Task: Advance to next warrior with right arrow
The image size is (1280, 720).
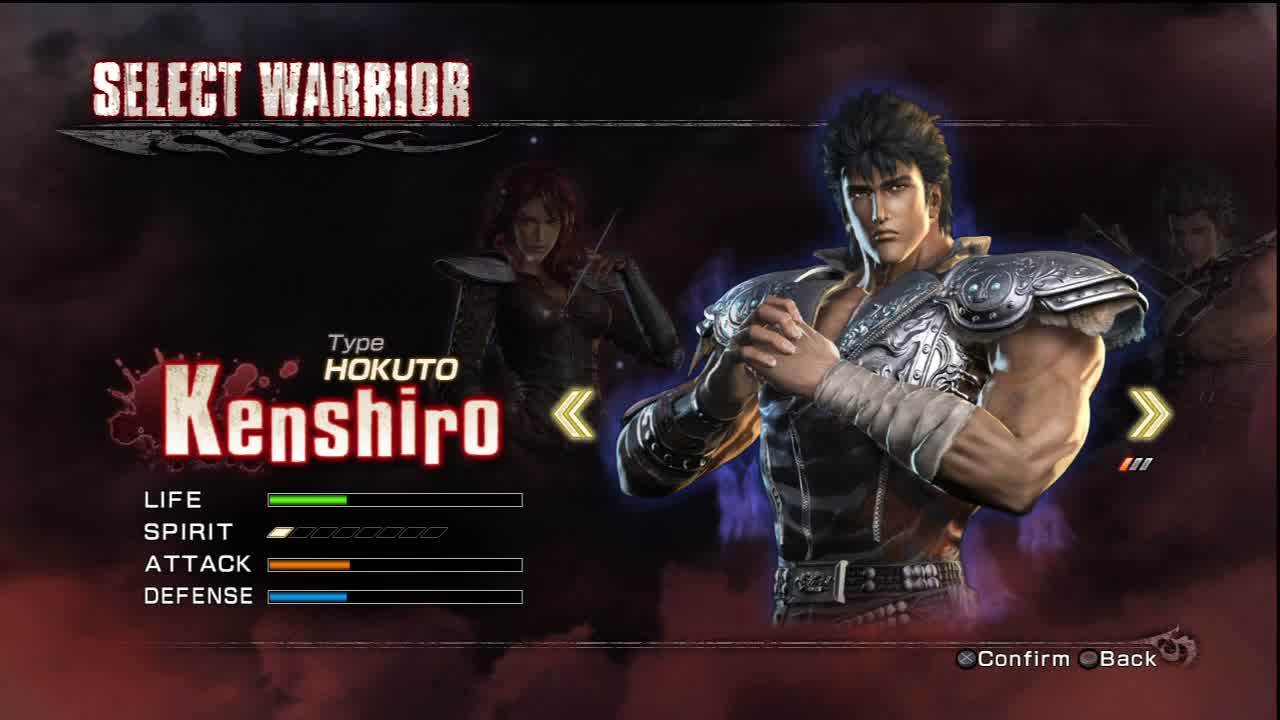Action: coord(1149,414)
